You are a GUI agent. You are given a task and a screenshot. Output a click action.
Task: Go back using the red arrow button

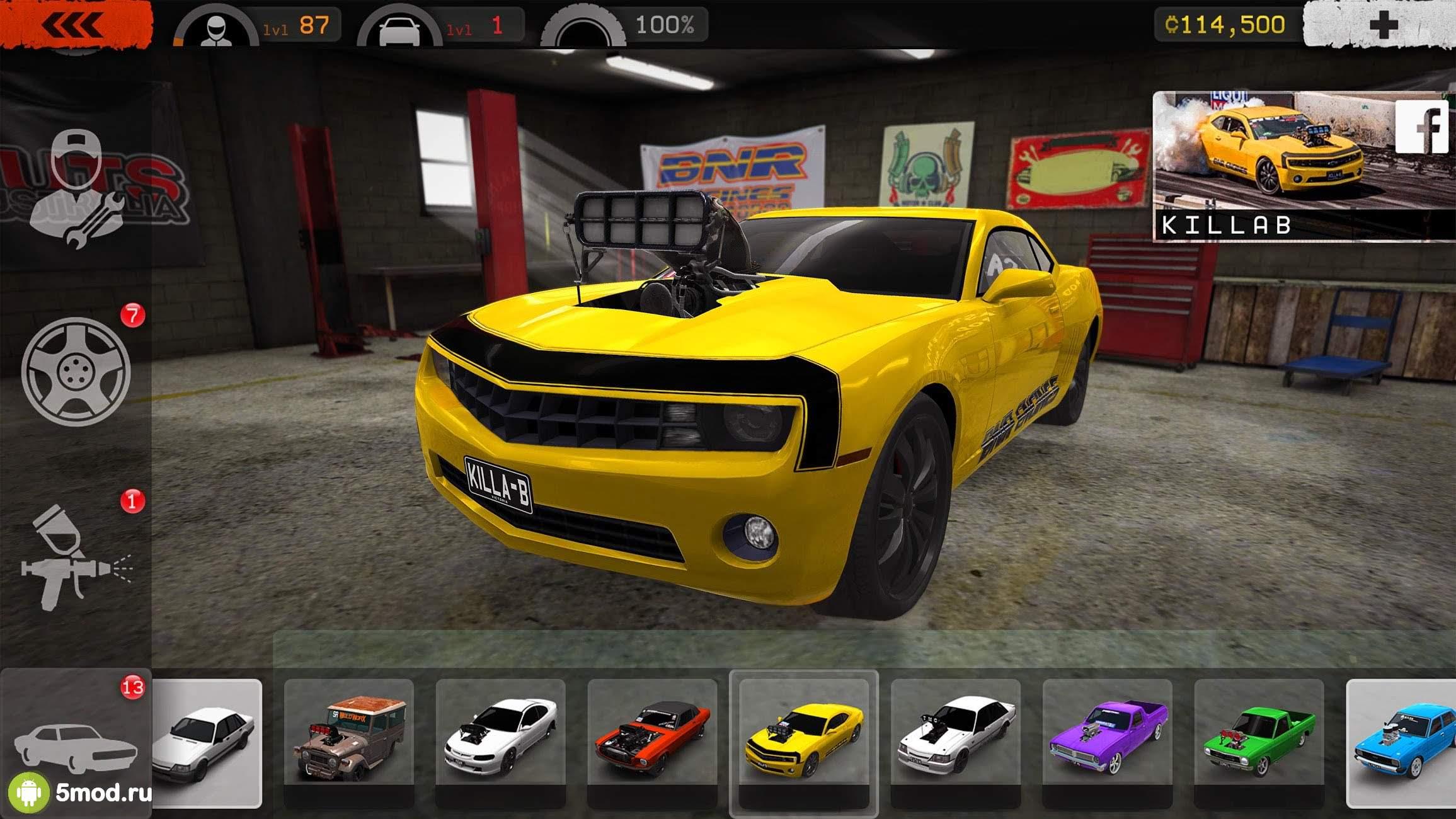[74, 25]
